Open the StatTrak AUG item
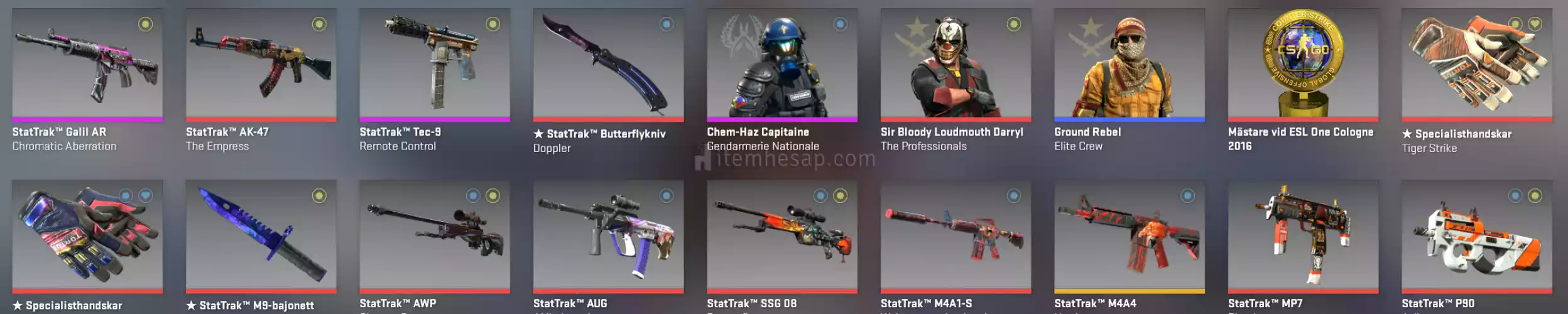This screenshot has width=1568, height=314. (608, 237)
